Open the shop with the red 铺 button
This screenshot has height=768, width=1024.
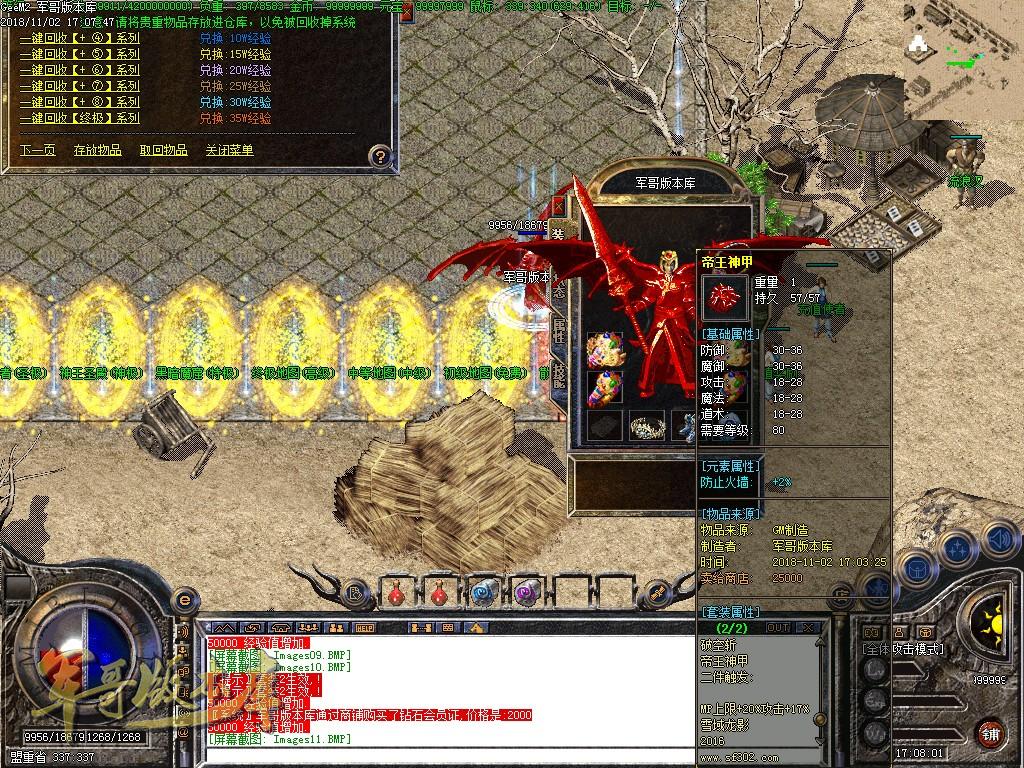(x=992, y=733)
